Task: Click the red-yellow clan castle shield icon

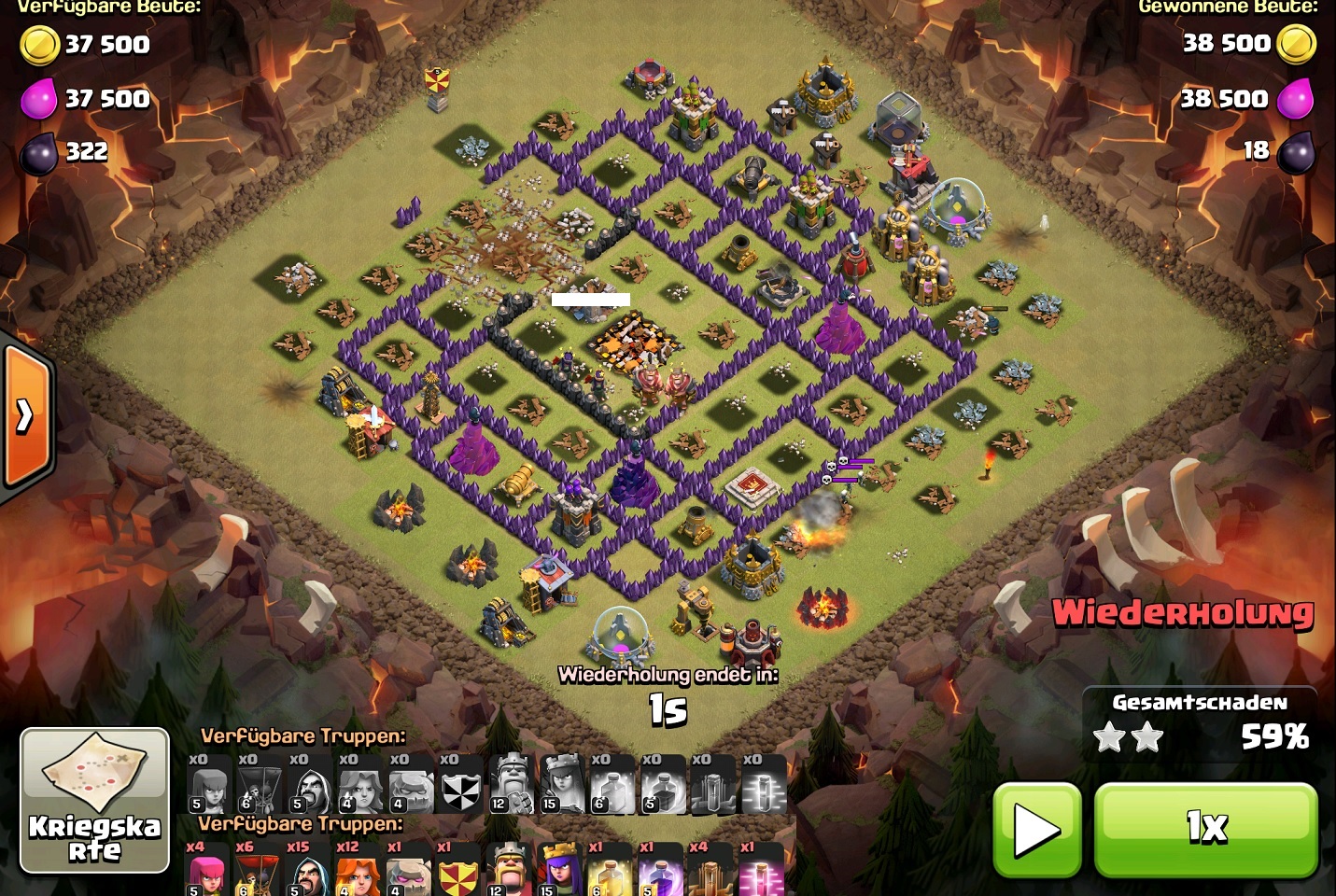Action: coord(458,870)
